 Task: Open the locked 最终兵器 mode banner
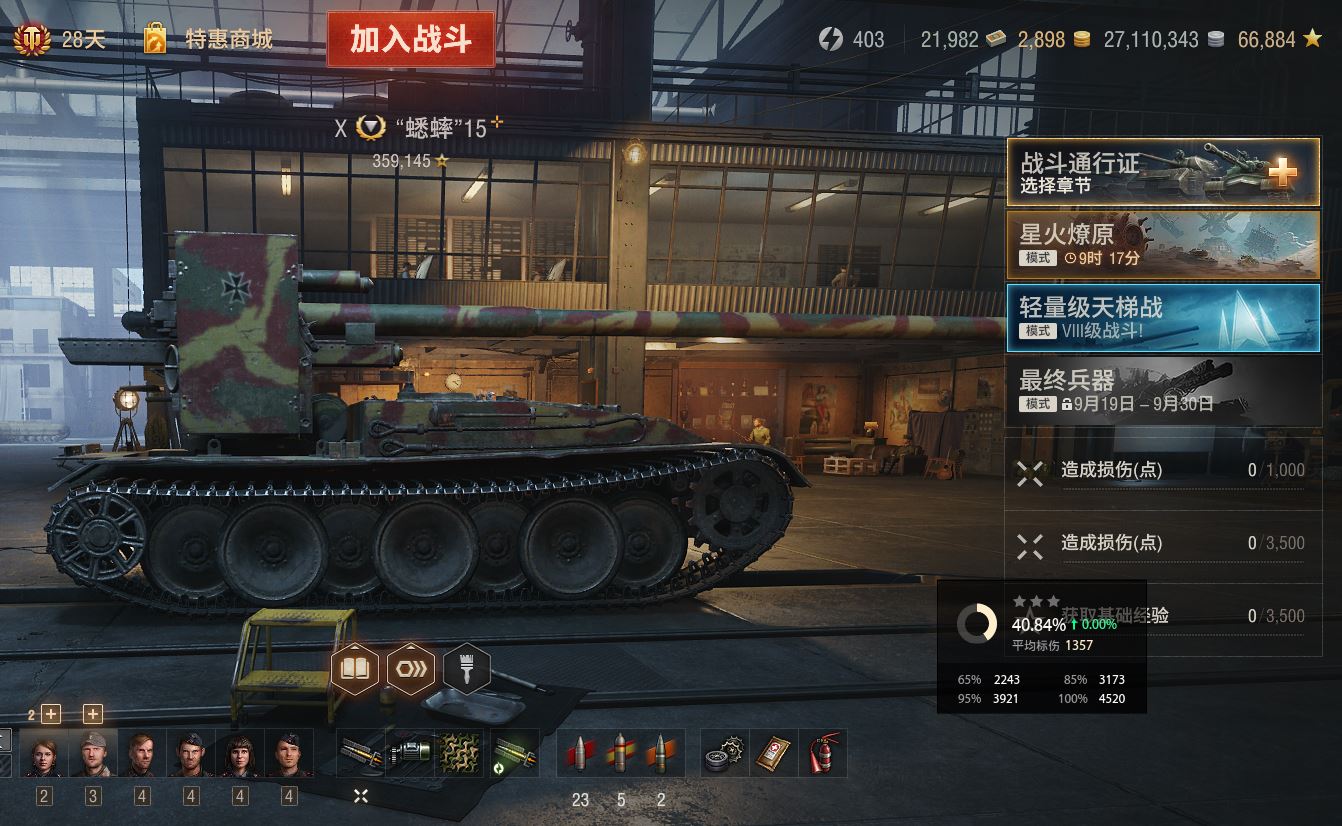click(1163, 391)
